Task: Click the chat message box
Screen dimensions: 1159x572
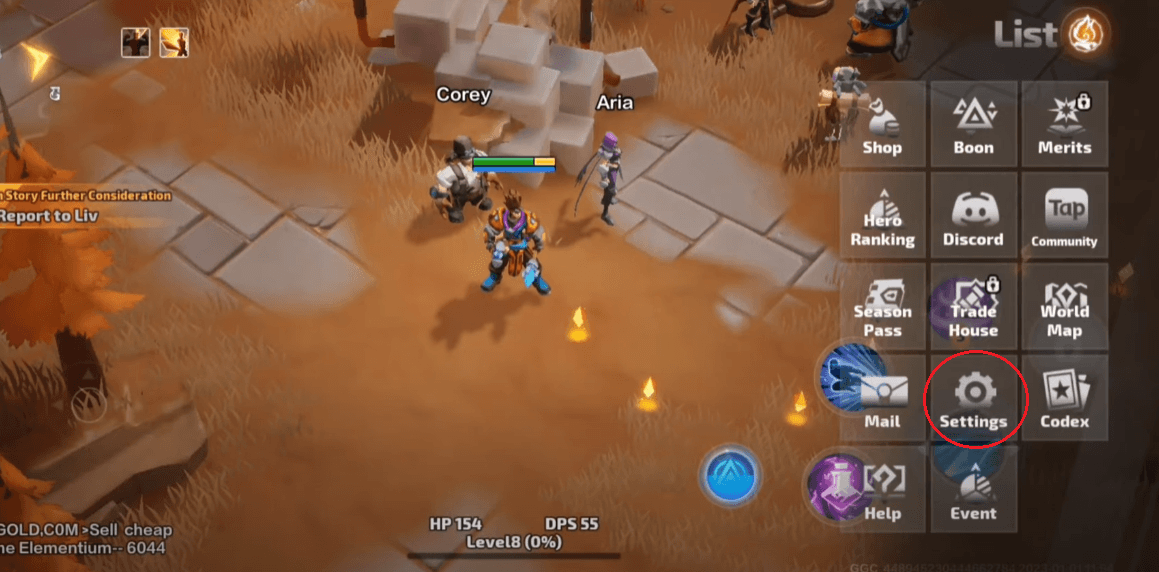Action: [x=85, y=538]
